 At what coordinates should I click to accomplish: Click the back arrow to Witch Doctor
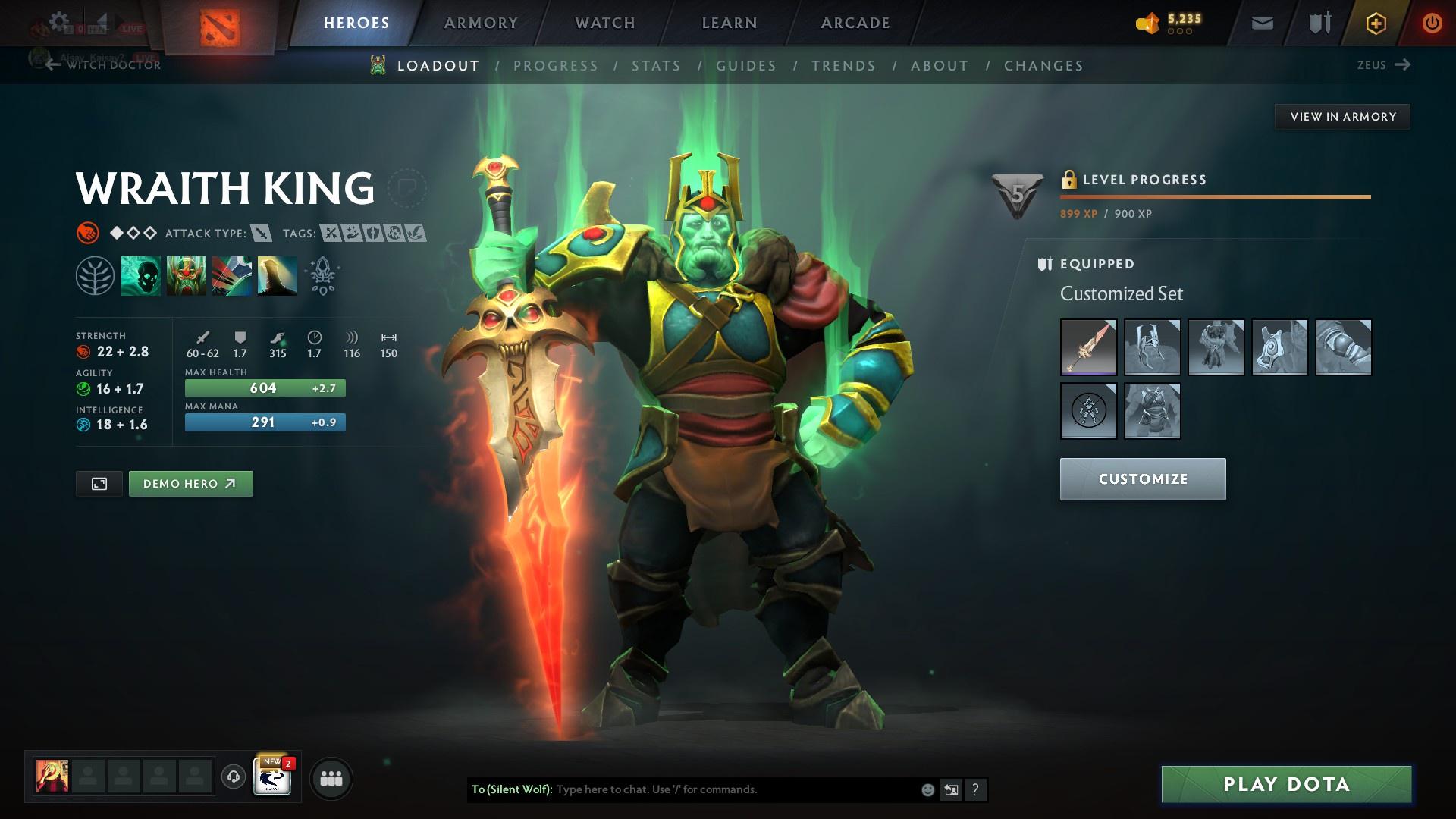[x=52, y=65]
